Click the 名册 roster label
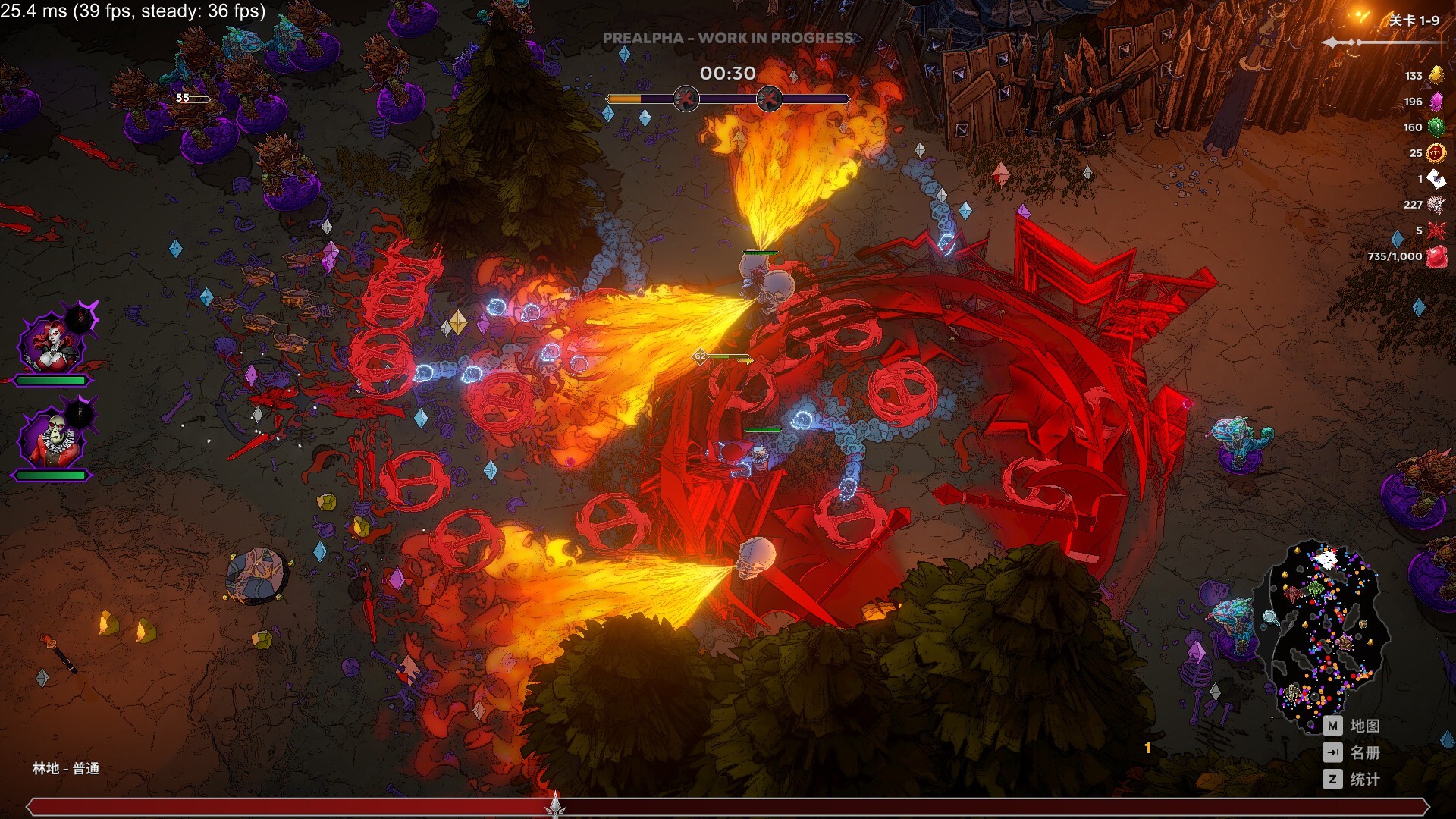The width and height of the screenshot is (1456, 819). [x=1365, y=753]
